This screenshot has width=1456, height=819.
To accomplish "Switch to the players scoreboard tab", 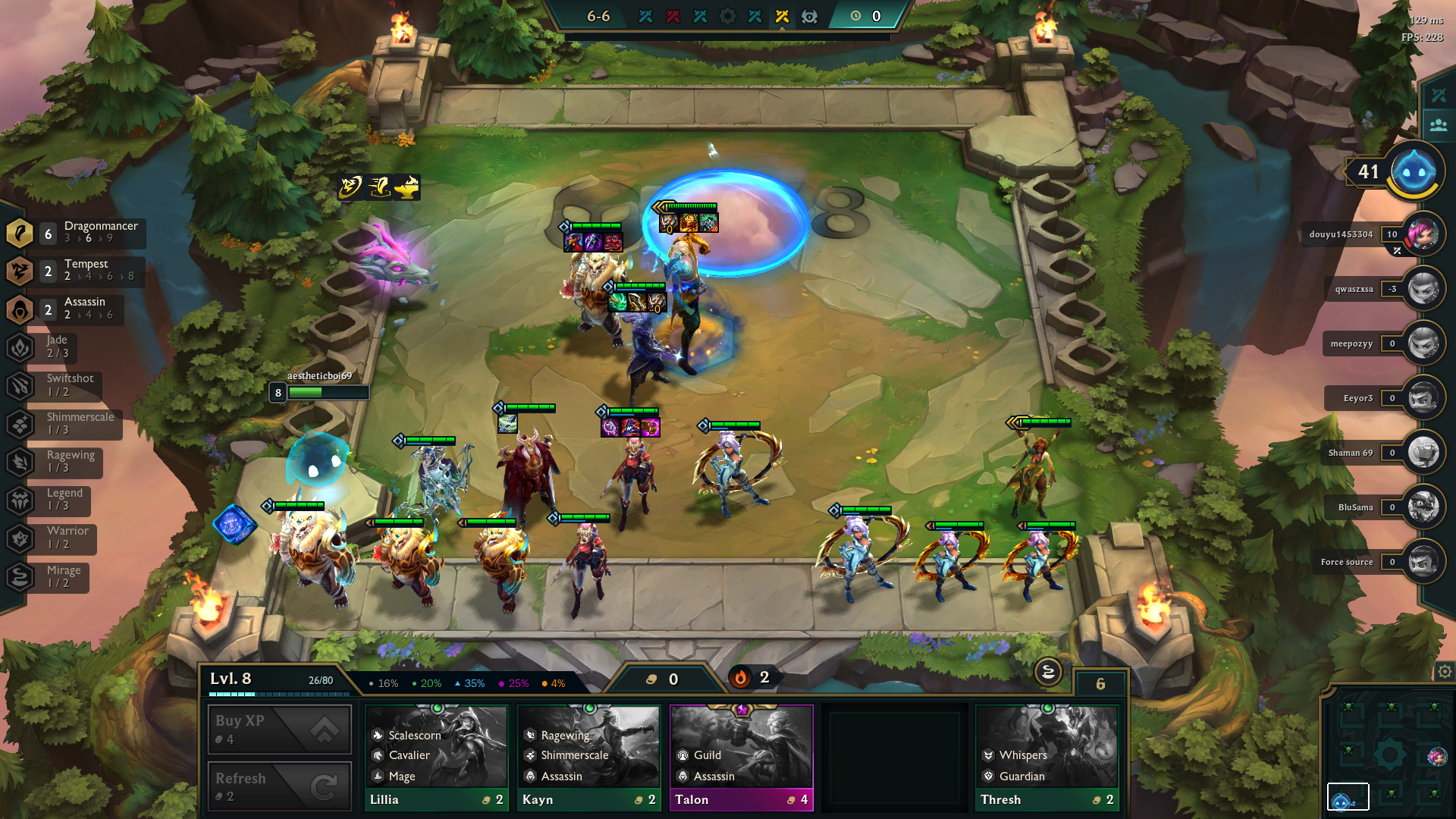I will pyautogui.click(x=1439, y=125).
